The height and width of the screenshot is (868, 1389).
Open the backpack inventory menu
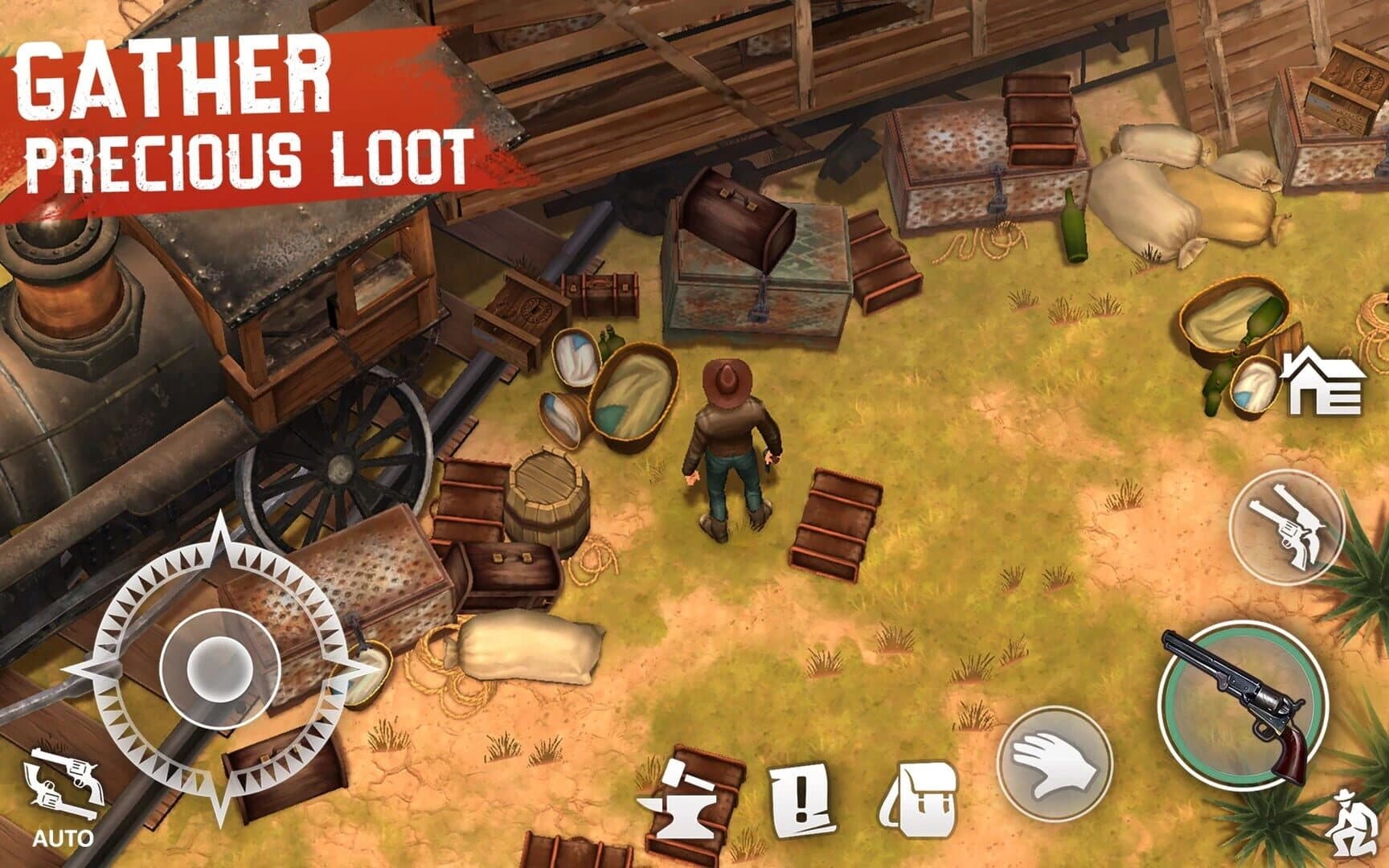(924, 796)
